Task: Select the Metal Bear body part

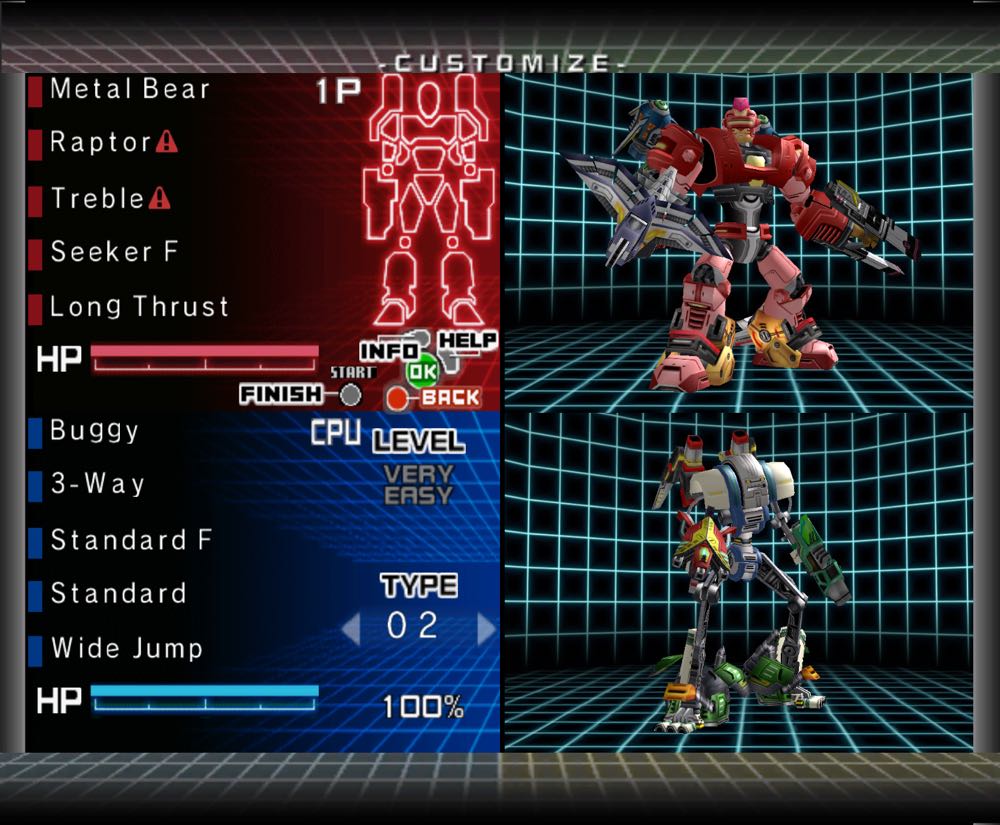Action: [x=130, y=89]
